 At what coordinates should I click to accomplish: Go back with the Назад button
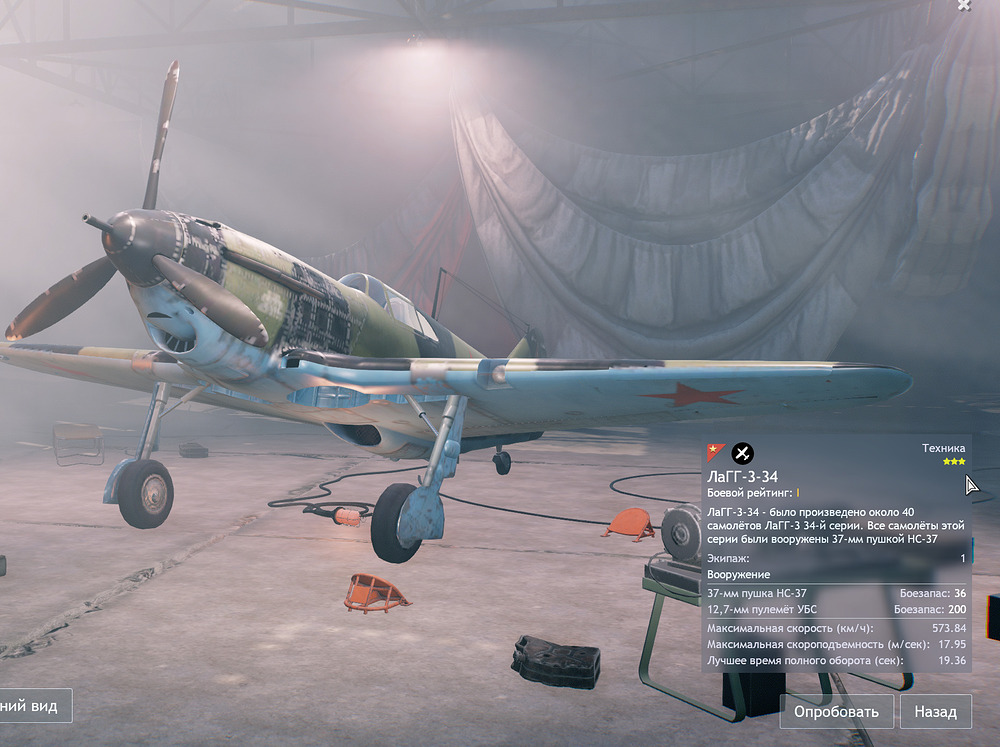[936, 712]
